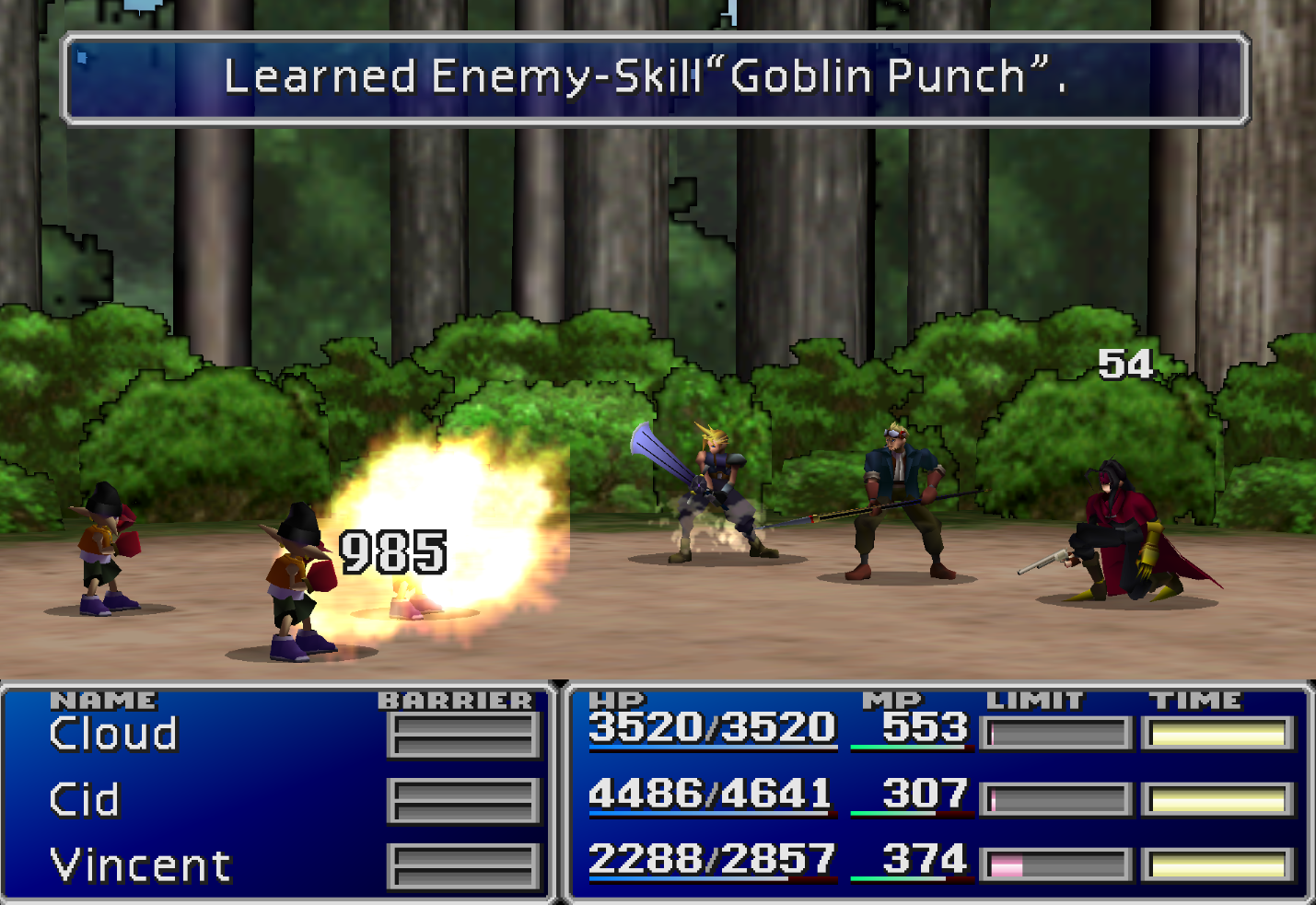Click the "985" damage number
This screenshot has width=1316, height=905.
(390, 551)
